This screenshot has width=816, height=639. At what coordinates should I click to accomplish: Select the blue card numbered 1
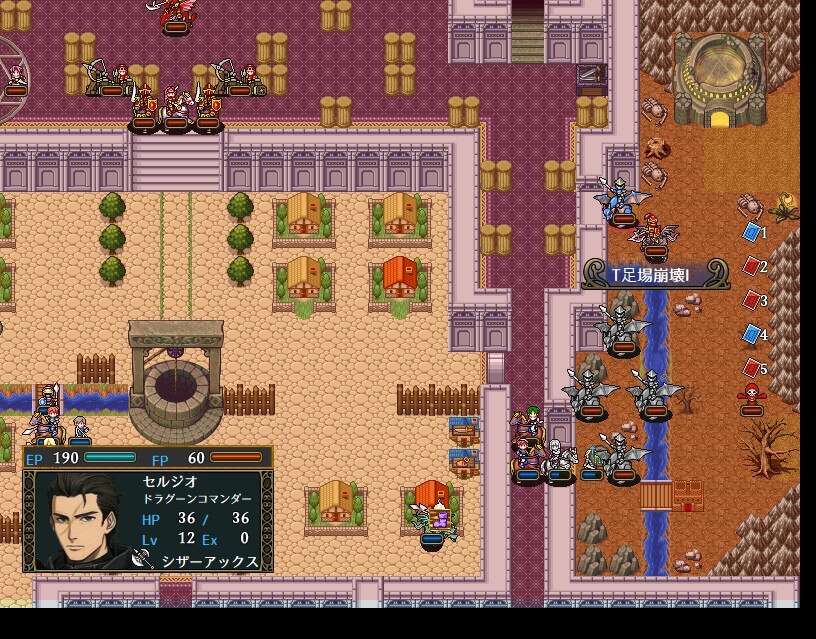[x=752, y=232]
